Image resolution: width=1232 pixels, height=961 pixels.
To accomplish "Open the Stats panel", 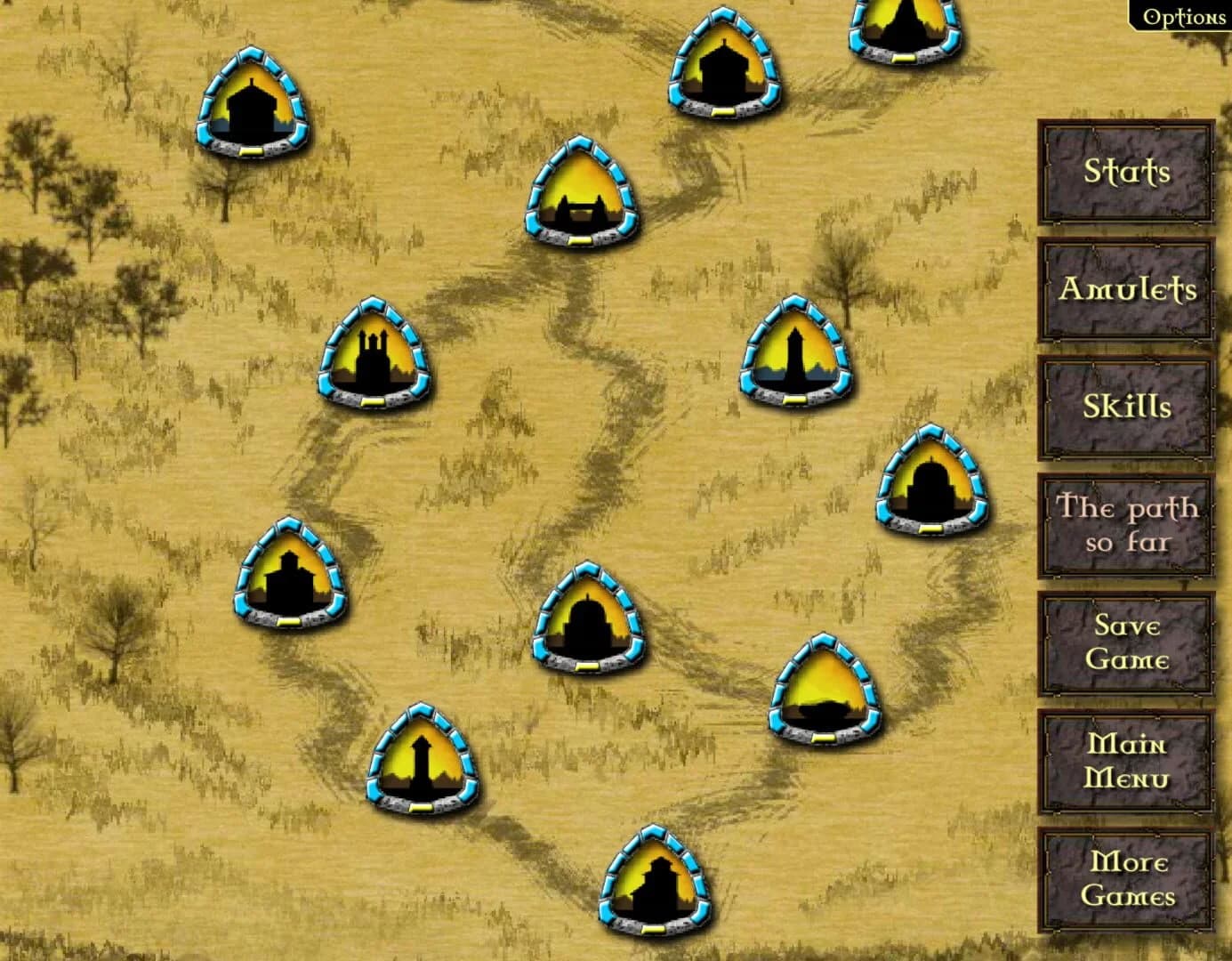I will pyautogui.click(x=1124, y=172).
